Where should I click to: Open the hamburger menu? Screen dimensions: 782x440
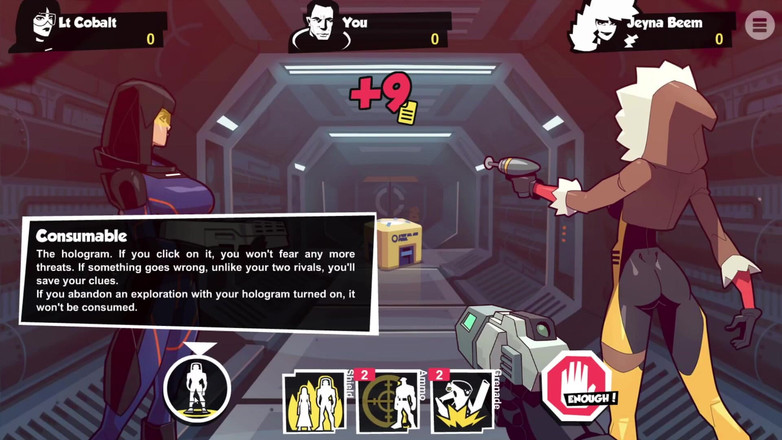pyautogui.click(x=759, y=25)
